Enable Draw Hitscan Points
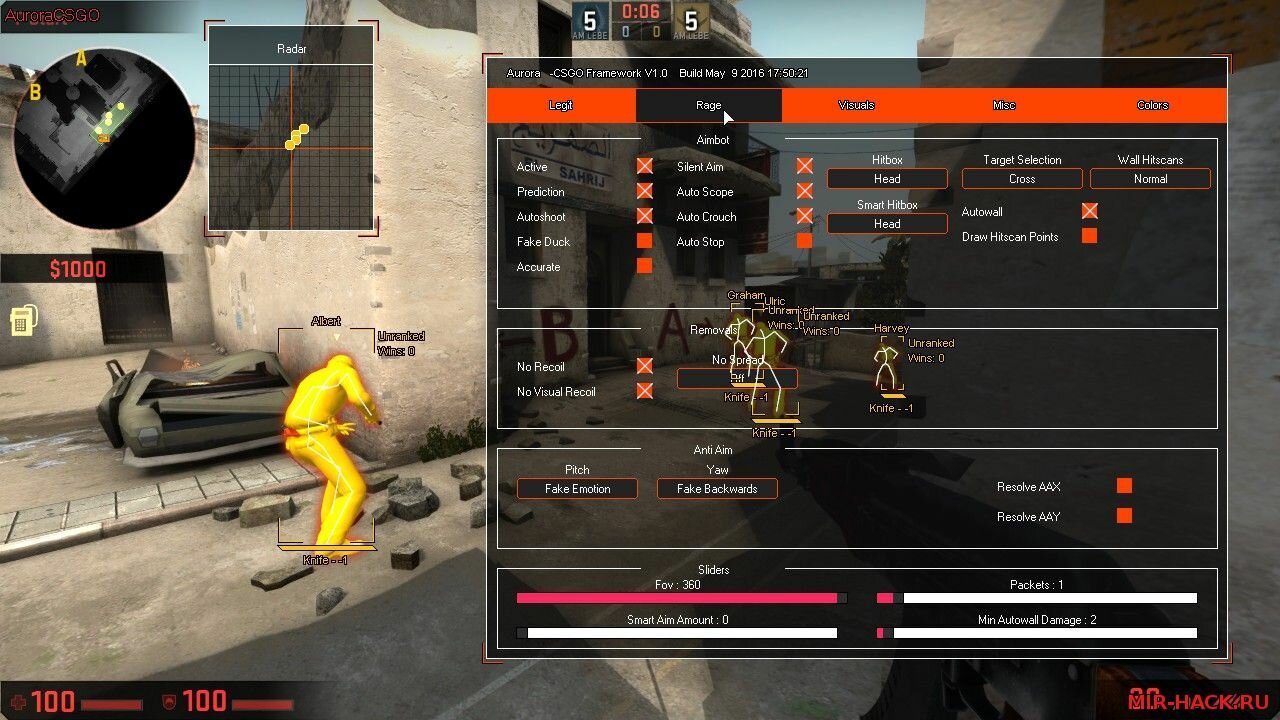Image resolution: width=1280 pixels, height=720 pixels. point(1090,236)
